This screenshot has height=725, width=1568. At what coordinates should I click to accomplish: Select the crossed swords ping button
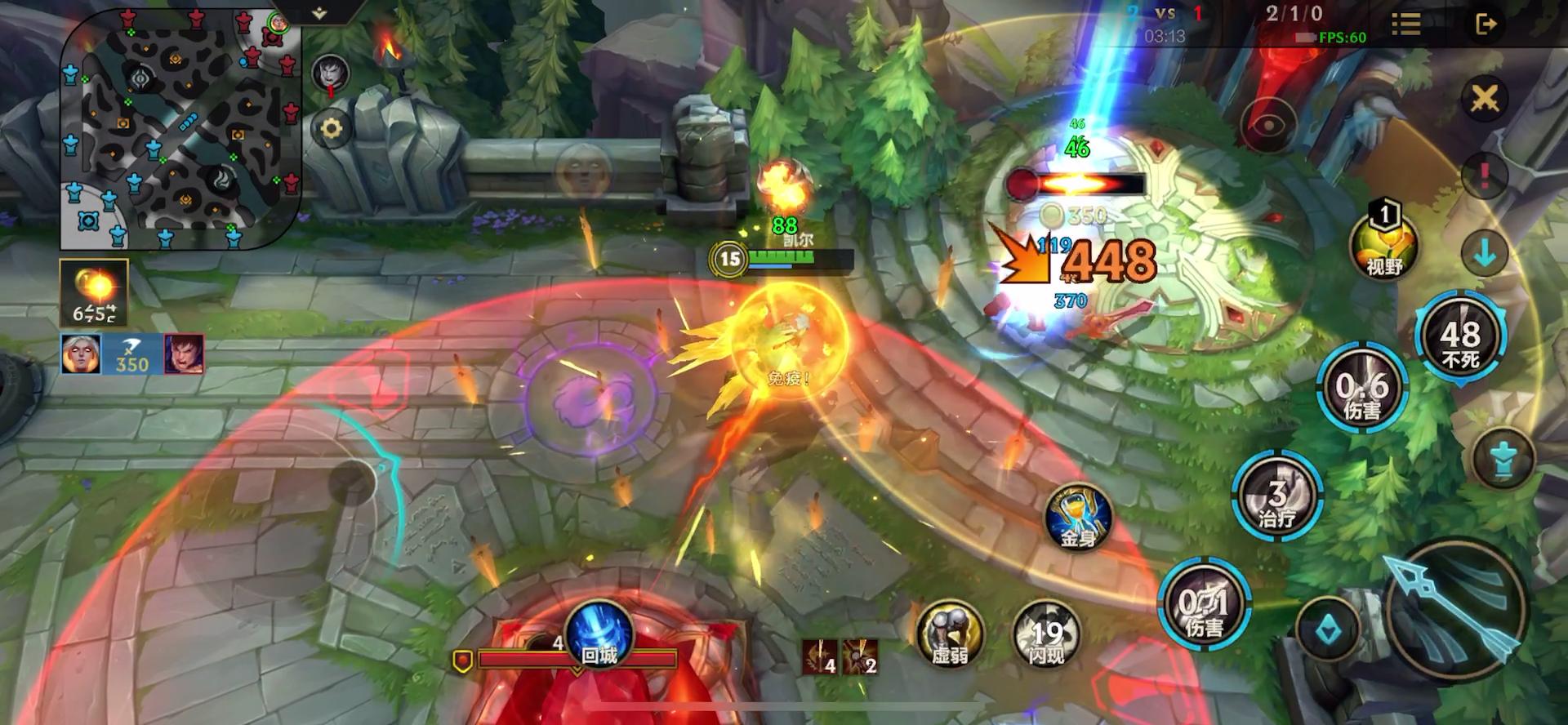tap(1485, 100)
